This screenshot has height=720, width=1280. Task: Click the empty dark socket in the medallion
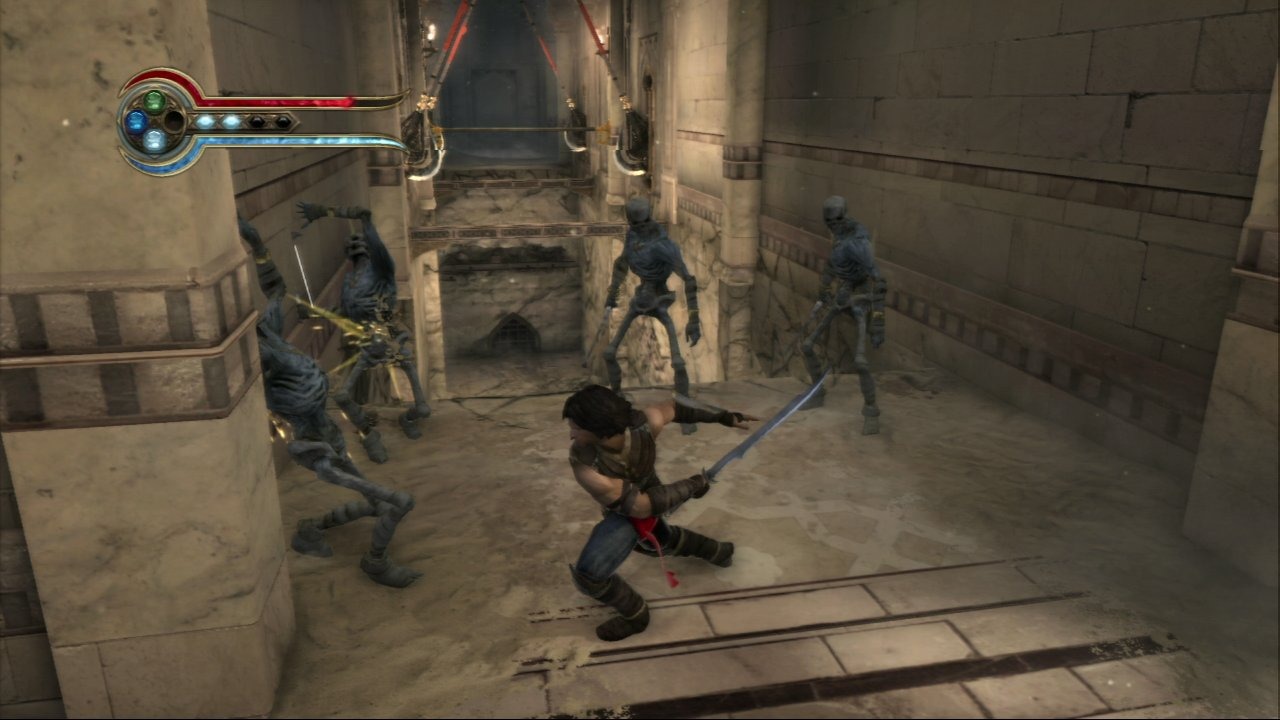coord(174,122)
